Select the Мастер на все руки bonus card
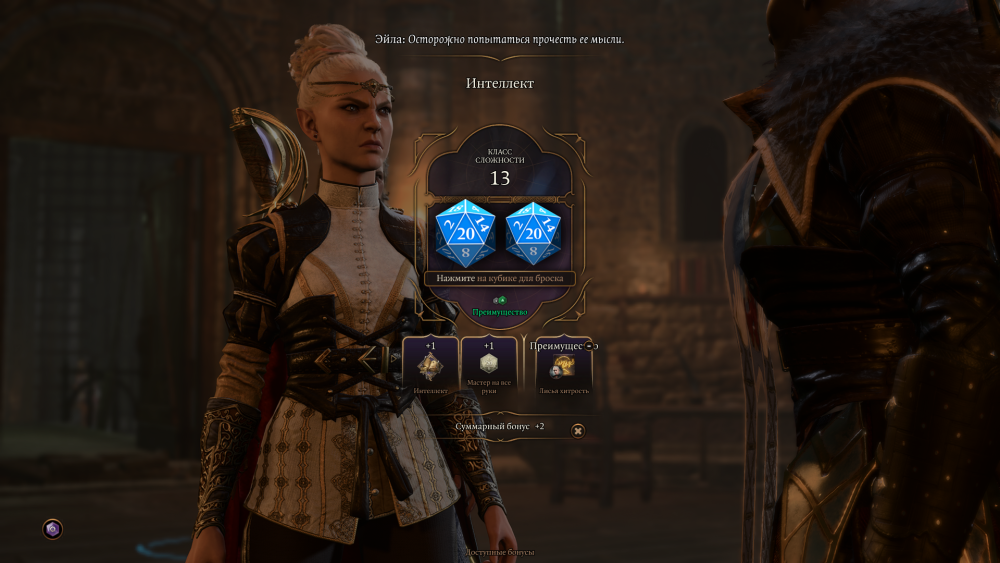 click(x=489, y=366)
